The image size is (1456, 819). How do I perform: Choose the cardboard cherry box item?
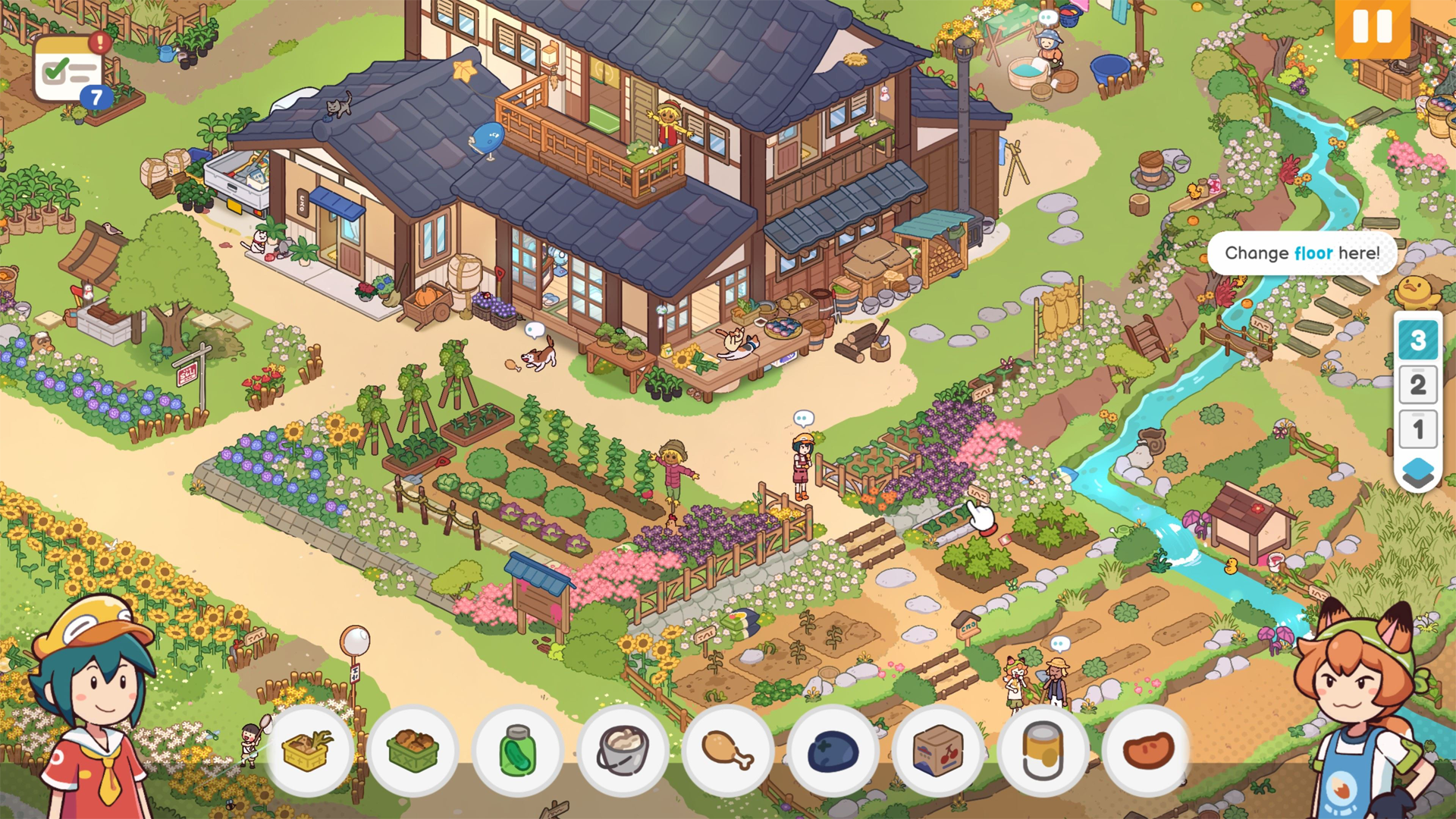tap(937, 750)
